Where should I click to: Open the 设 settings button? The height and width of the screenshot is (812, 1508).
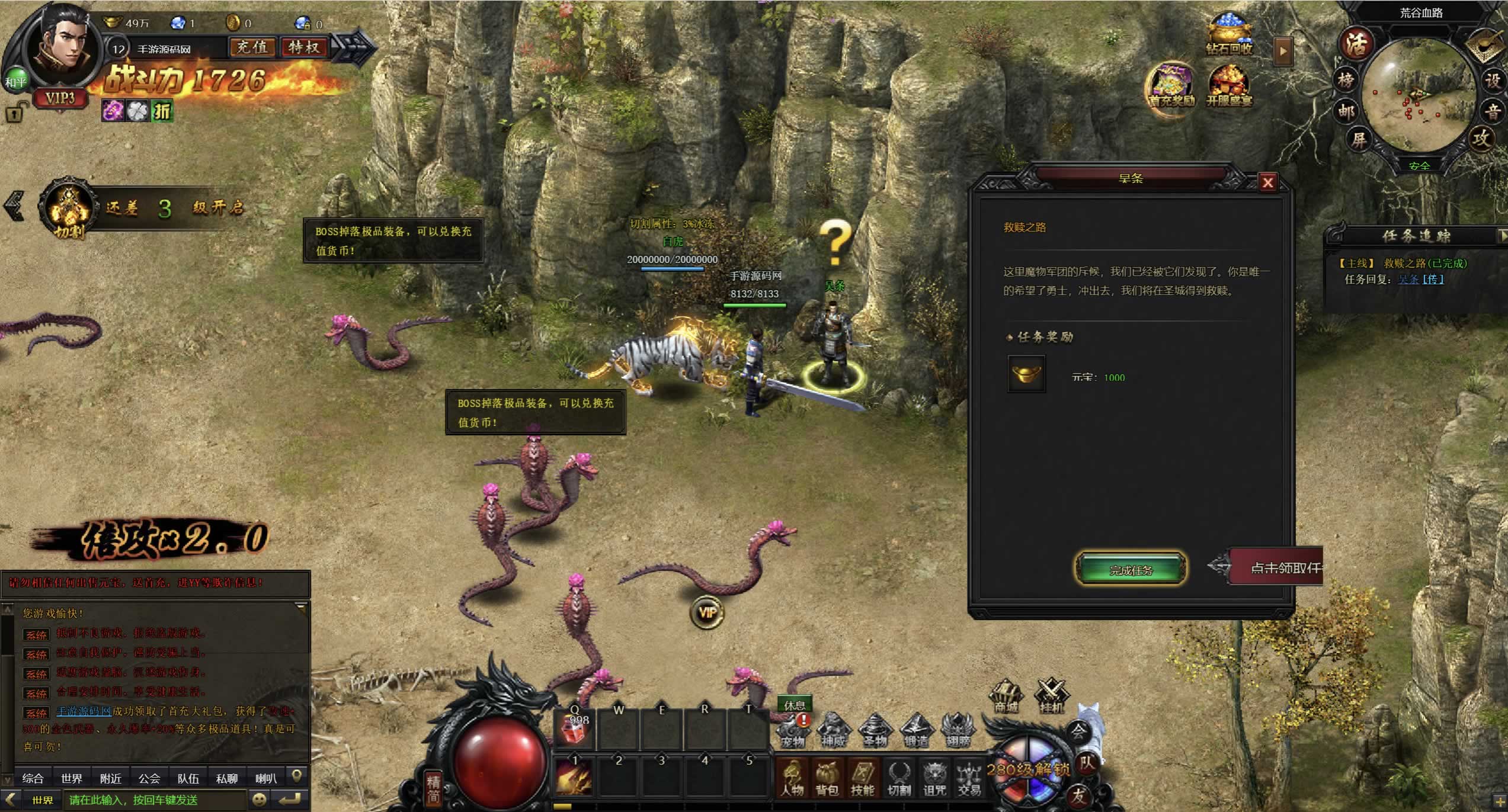pos(1492,80)
